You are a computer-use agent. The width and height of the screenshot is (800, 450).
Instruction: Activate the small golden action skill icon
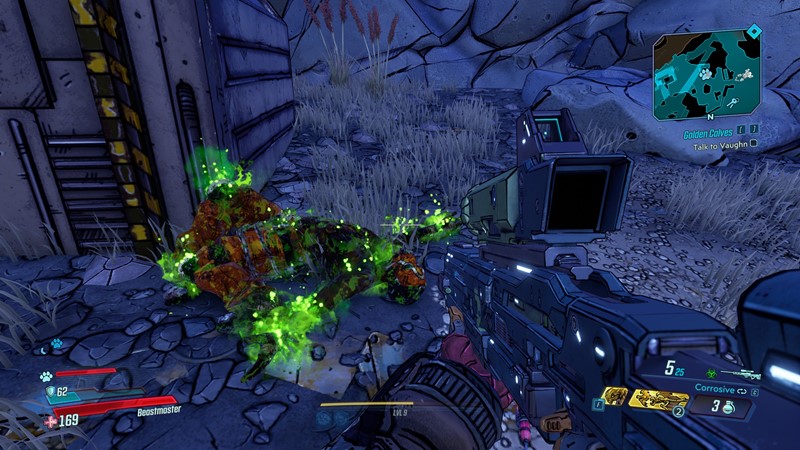pos(616,397)
